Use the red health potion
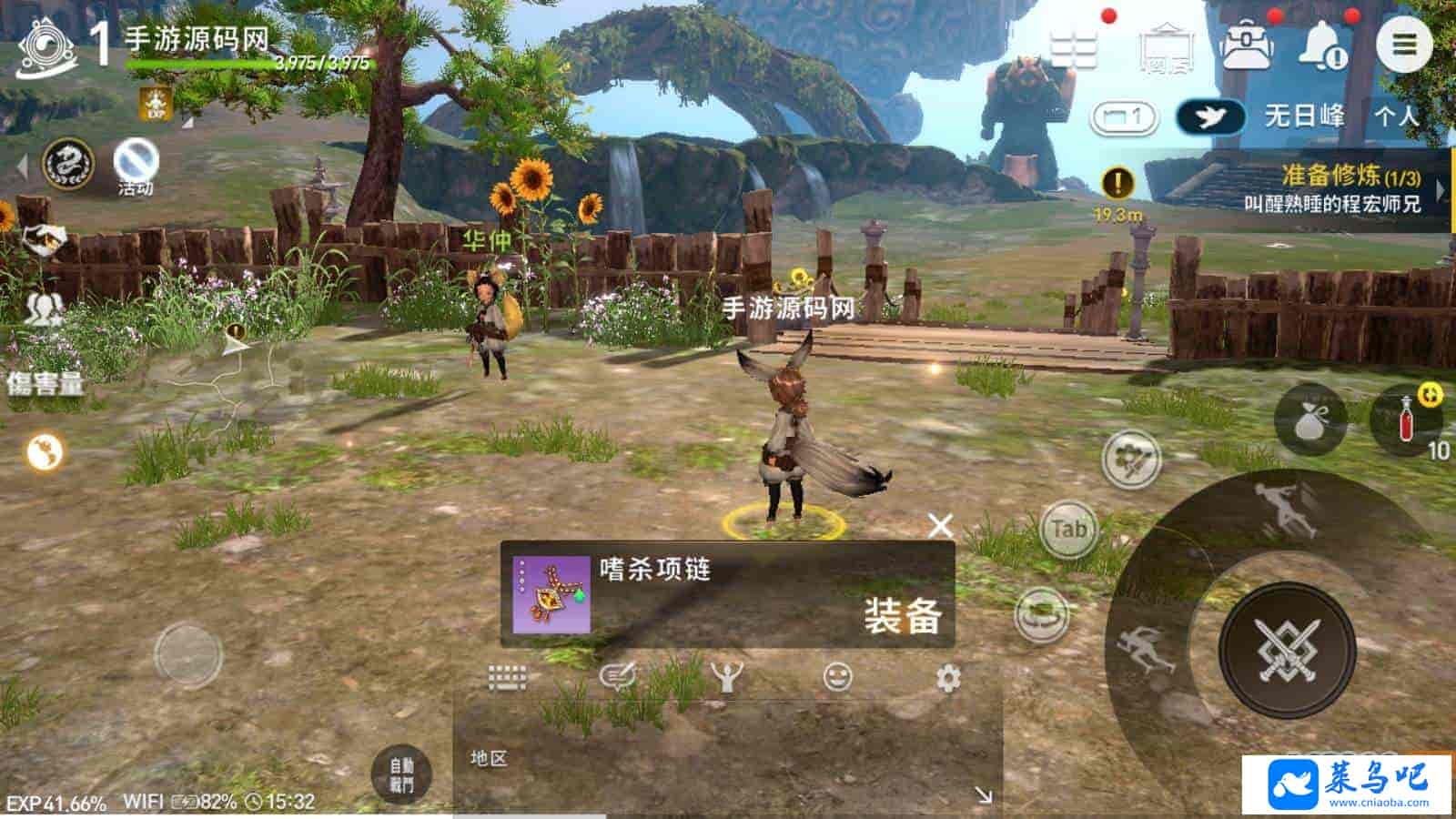 pos(1406,420)
